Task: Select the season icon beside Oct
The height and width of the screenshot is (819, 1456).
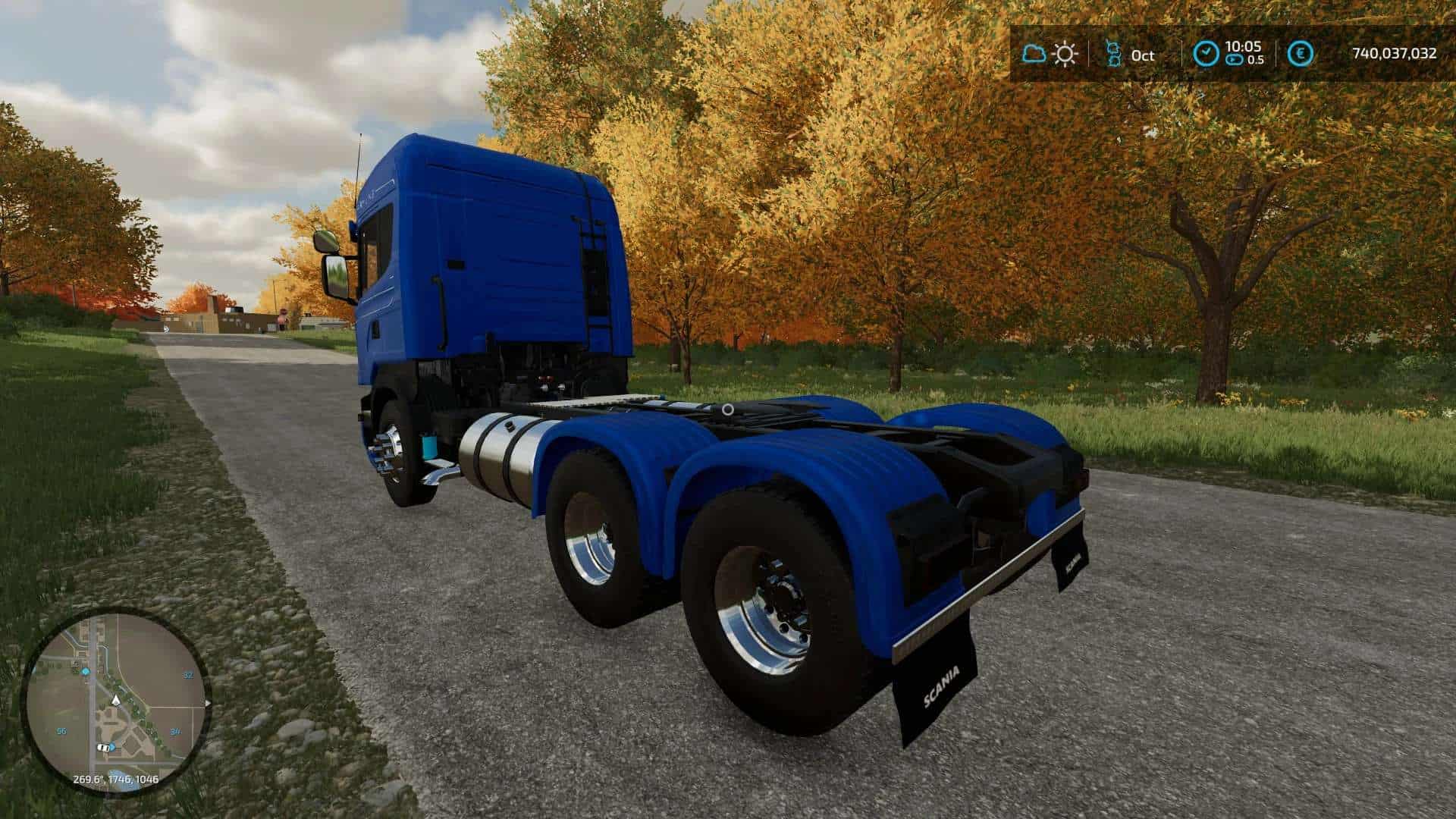Action: click(1114, 54)
